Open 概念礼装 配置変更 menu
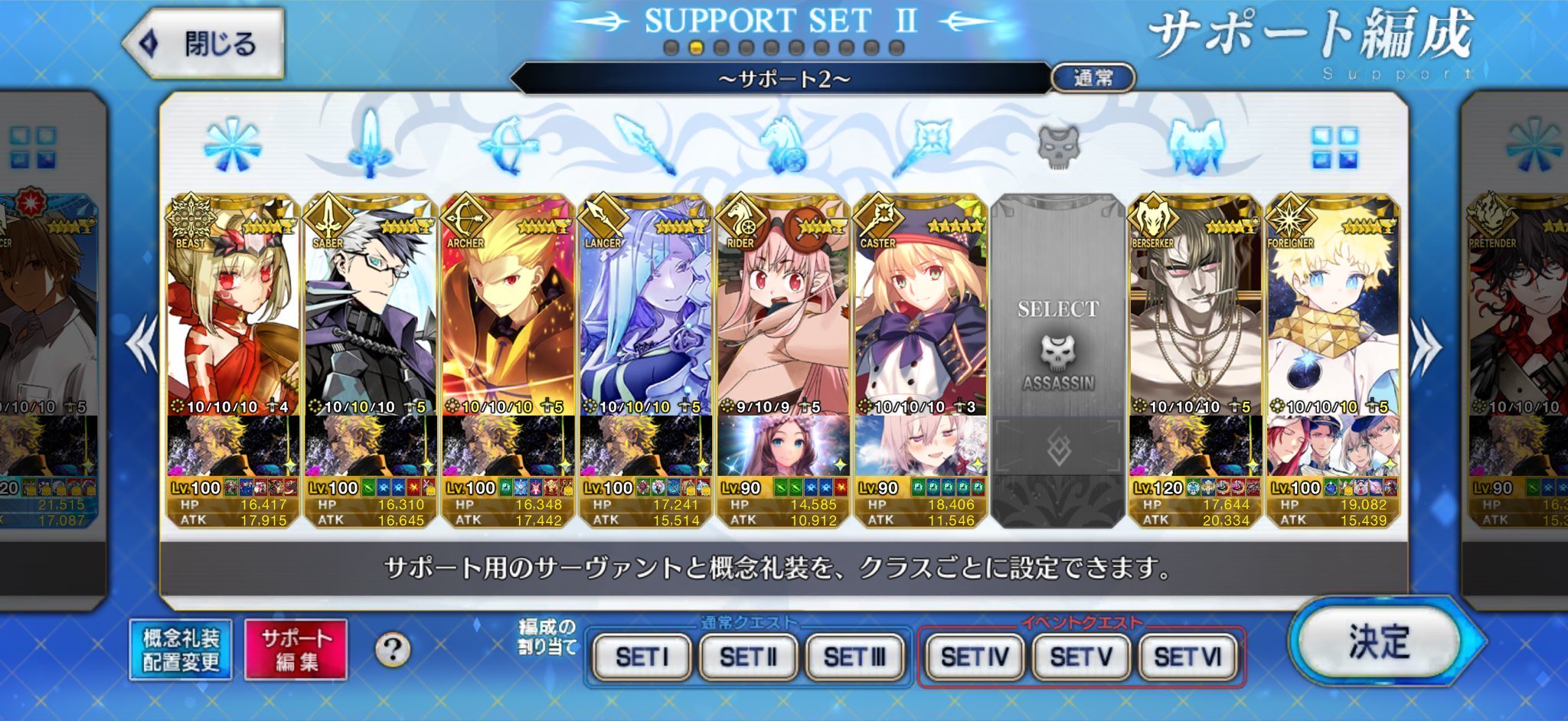The width and height of the screenshot is (1568, 721). pos(181,650)
